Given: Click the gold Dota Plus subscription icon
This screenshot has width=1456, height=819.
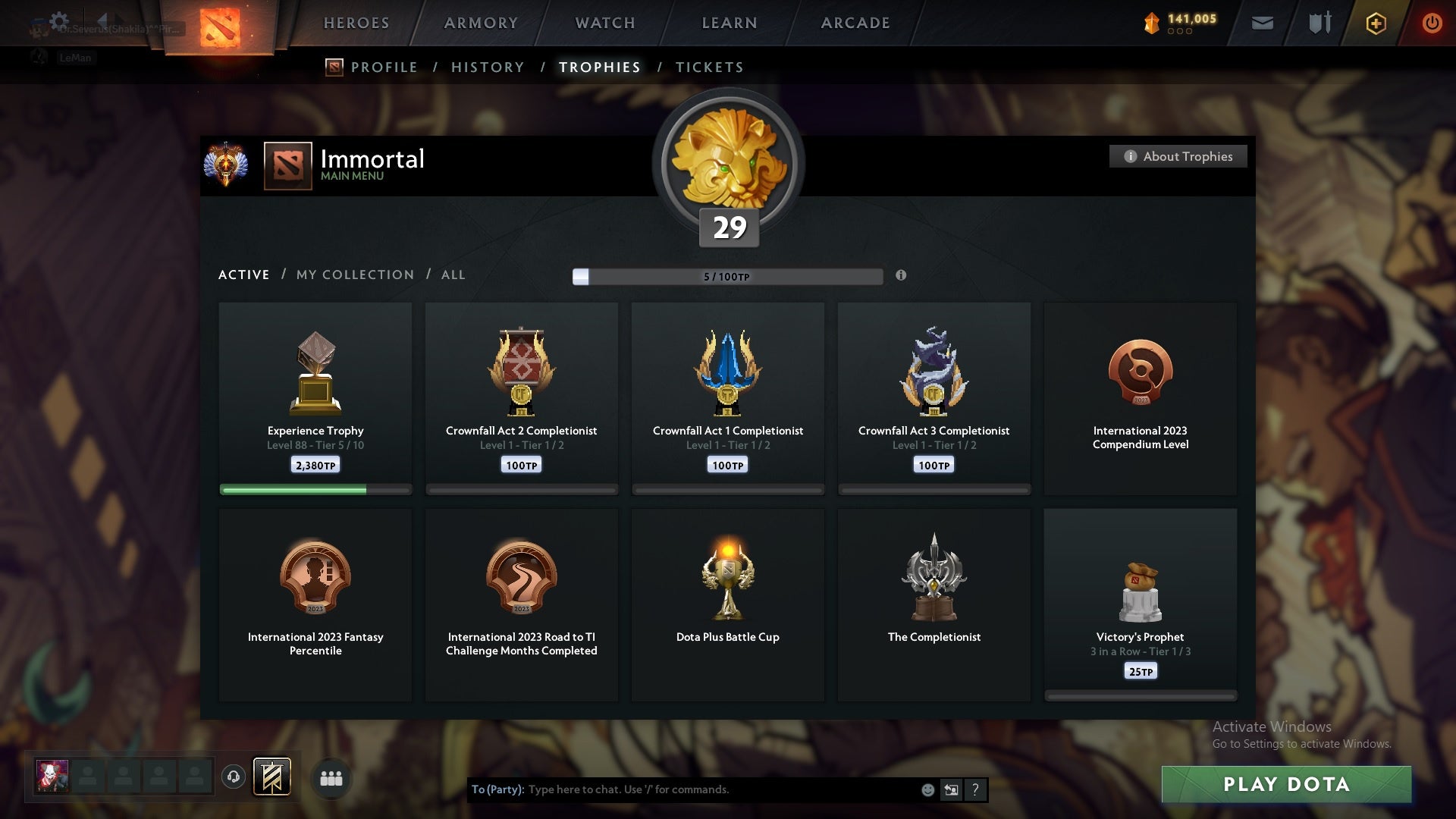Looking at the screenshot, I should [x=1375, y=23].
